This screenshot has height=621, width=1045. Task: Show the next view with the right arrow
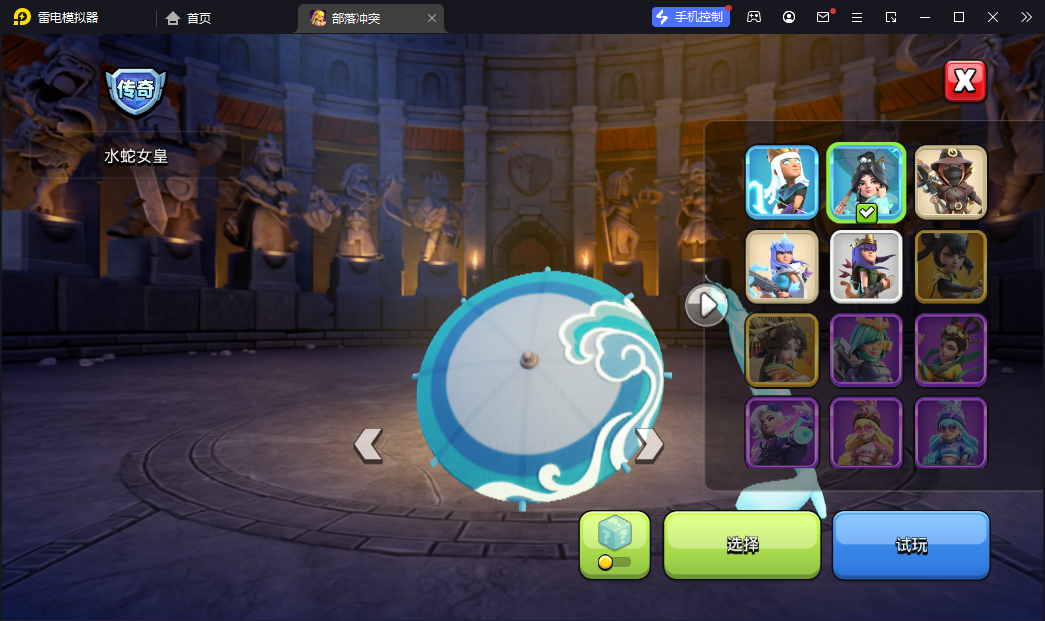tap(649, 444)
